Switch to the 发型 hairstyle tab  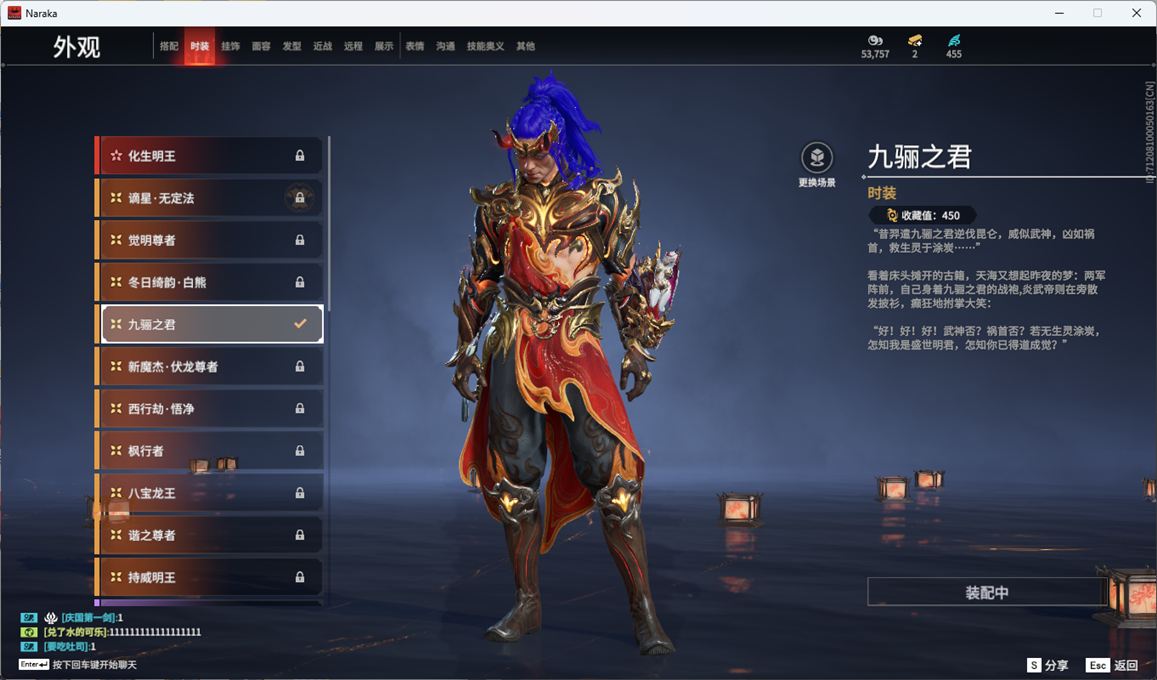[292, 46]
